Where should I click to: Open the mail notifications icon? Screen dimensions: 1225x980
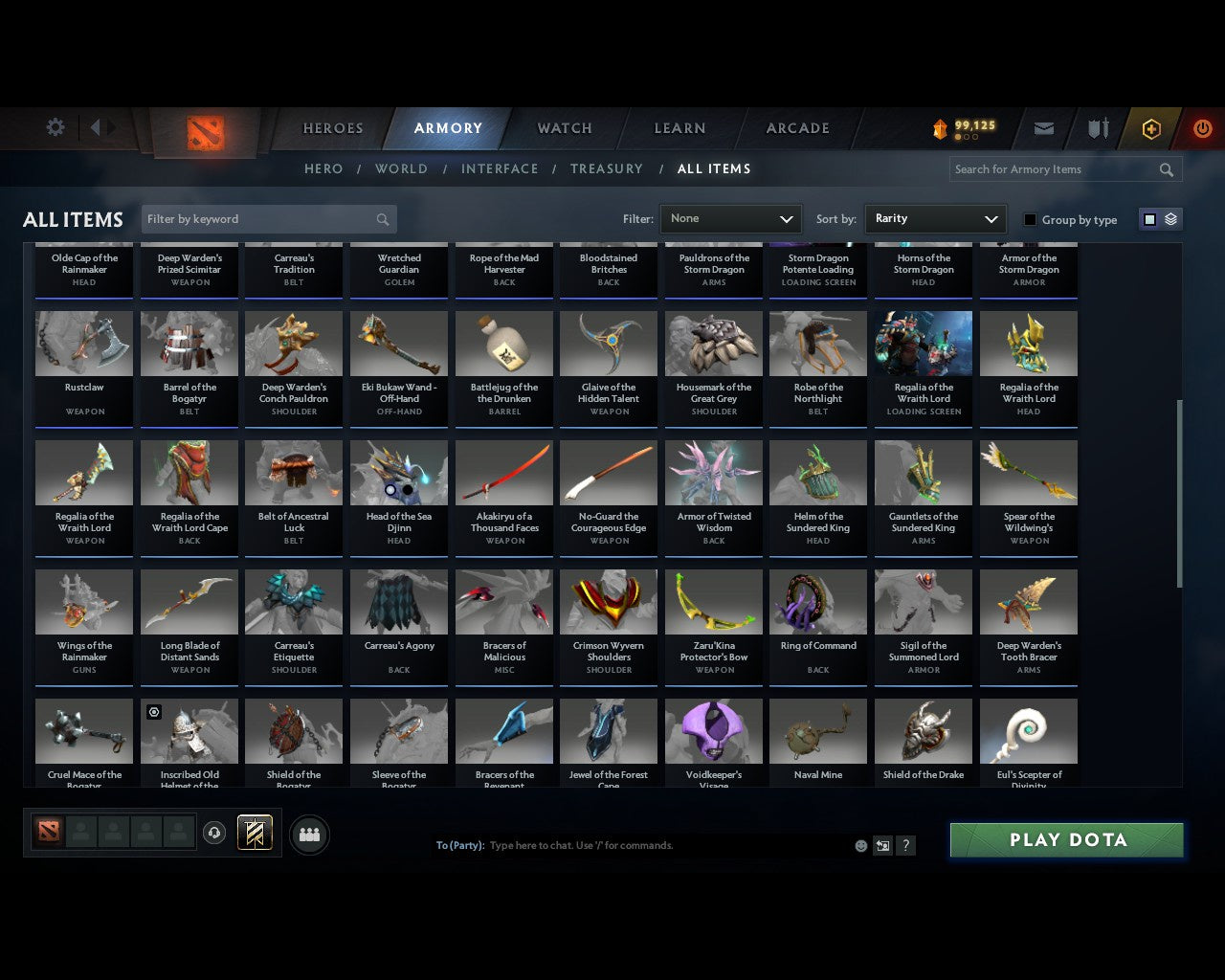1043,128
